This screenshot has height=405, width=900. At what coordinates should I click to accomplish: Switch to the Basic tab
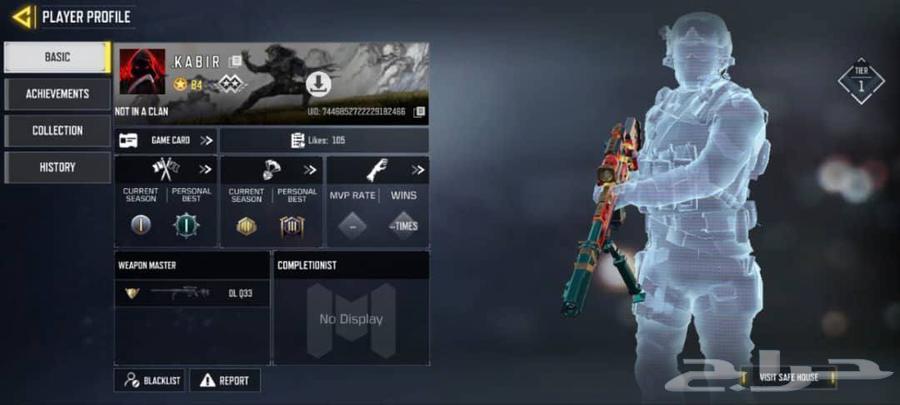(56, 57)
